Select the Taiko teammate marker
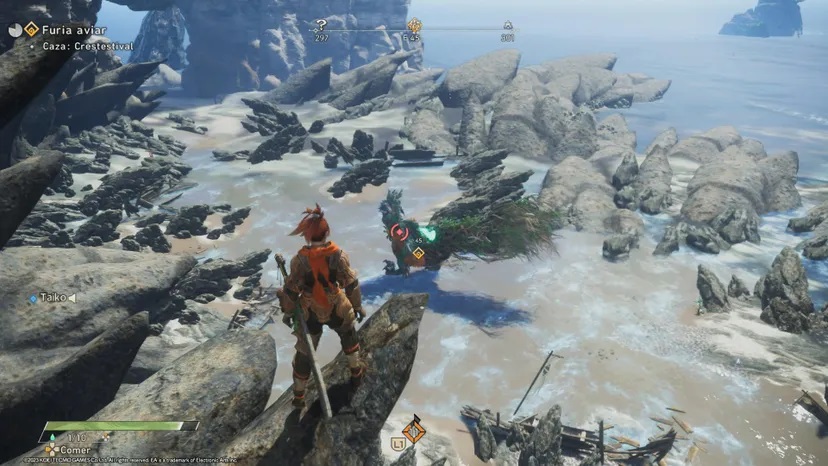The width and height of the screenshot is (828, 466). (x=52, y=298)
